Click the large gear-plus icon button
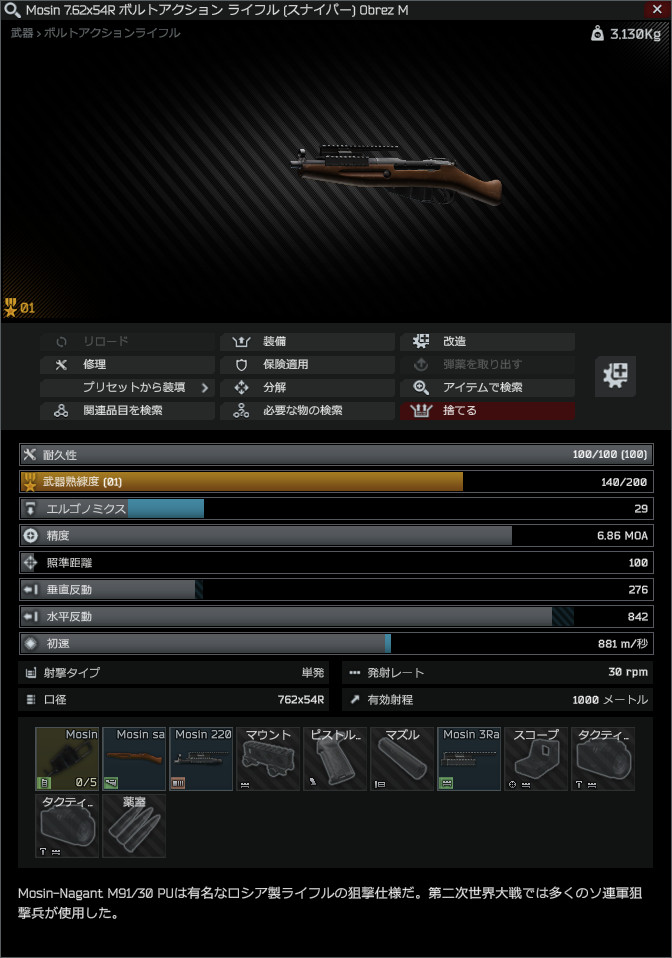Screen dimensions: 672x958 616,376
